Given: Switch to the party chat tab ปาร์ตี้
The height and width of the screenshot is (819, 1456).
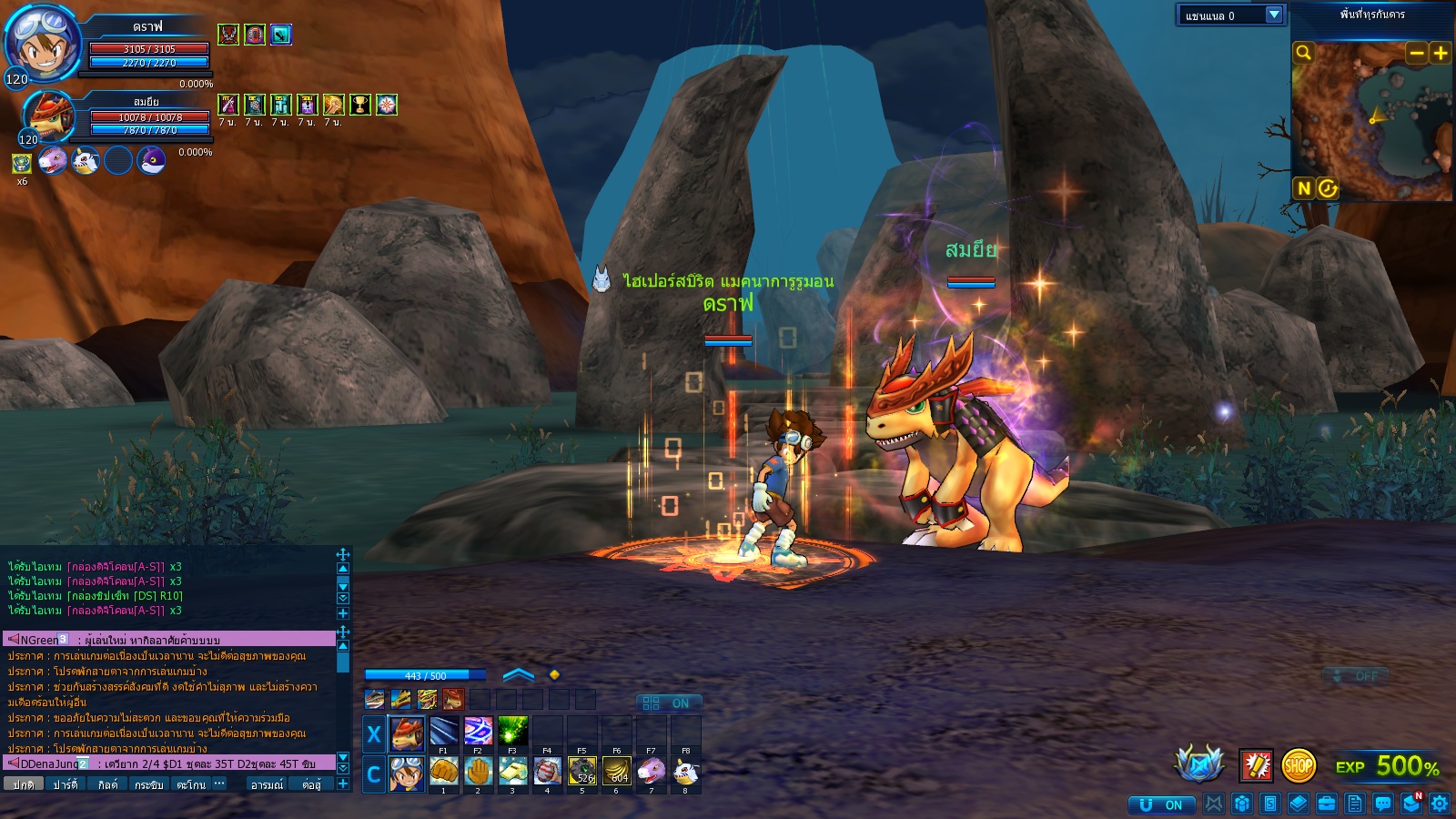Looking at the screenshot, I should click(x=66, y=784).
